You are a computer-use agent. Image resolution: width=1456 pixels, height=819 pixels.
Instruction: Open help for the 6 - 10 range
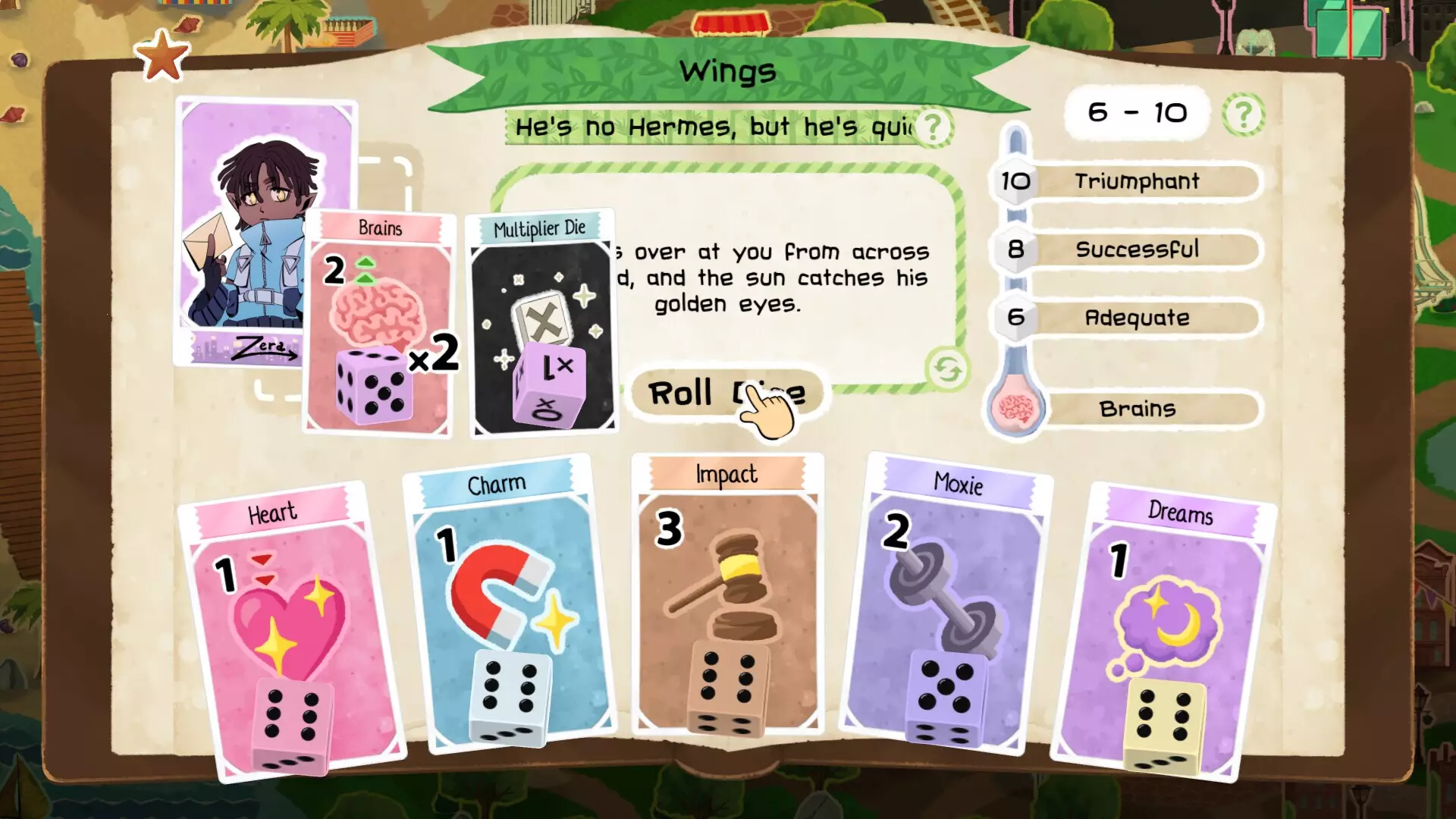[1243, 115]
